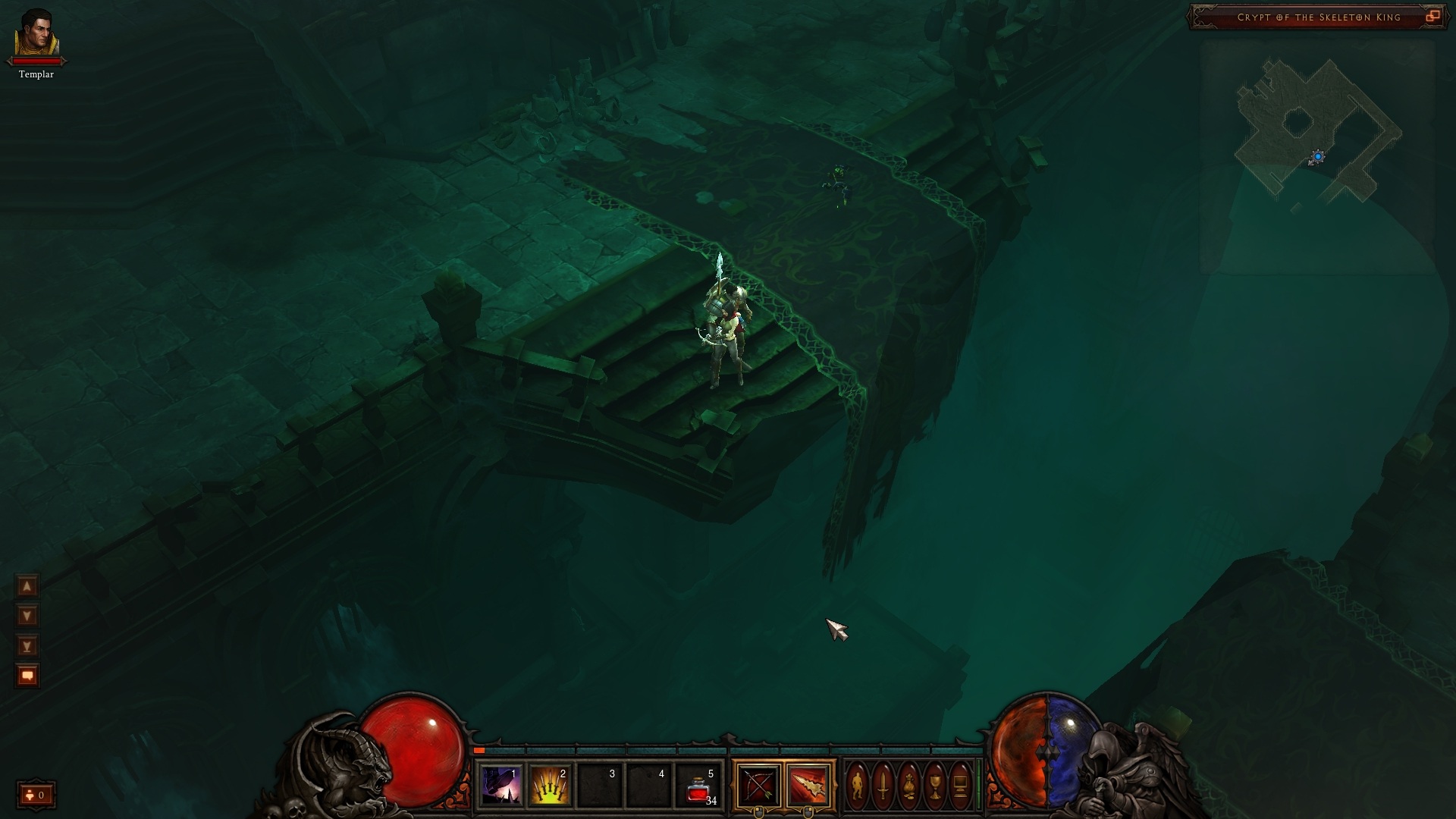
Task: Select the Templar follower portrait
Action: point(36,34)
